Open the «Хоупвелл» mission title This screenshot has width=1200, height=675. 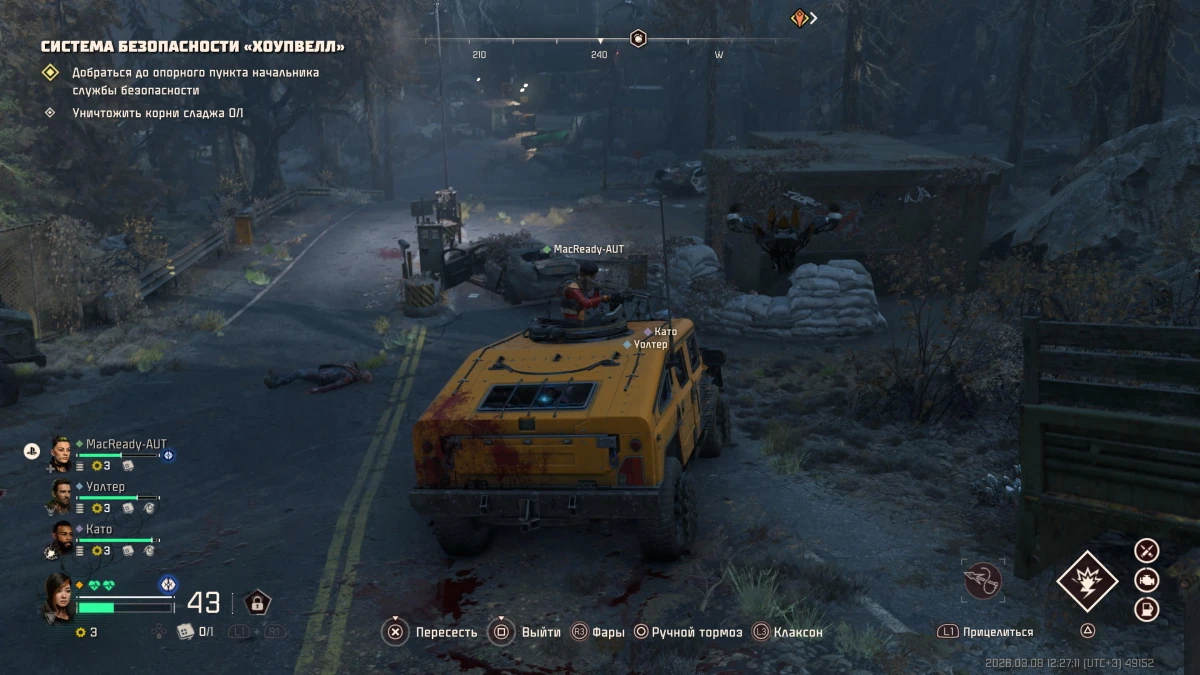pyautogui.click(x=192, y=46)
